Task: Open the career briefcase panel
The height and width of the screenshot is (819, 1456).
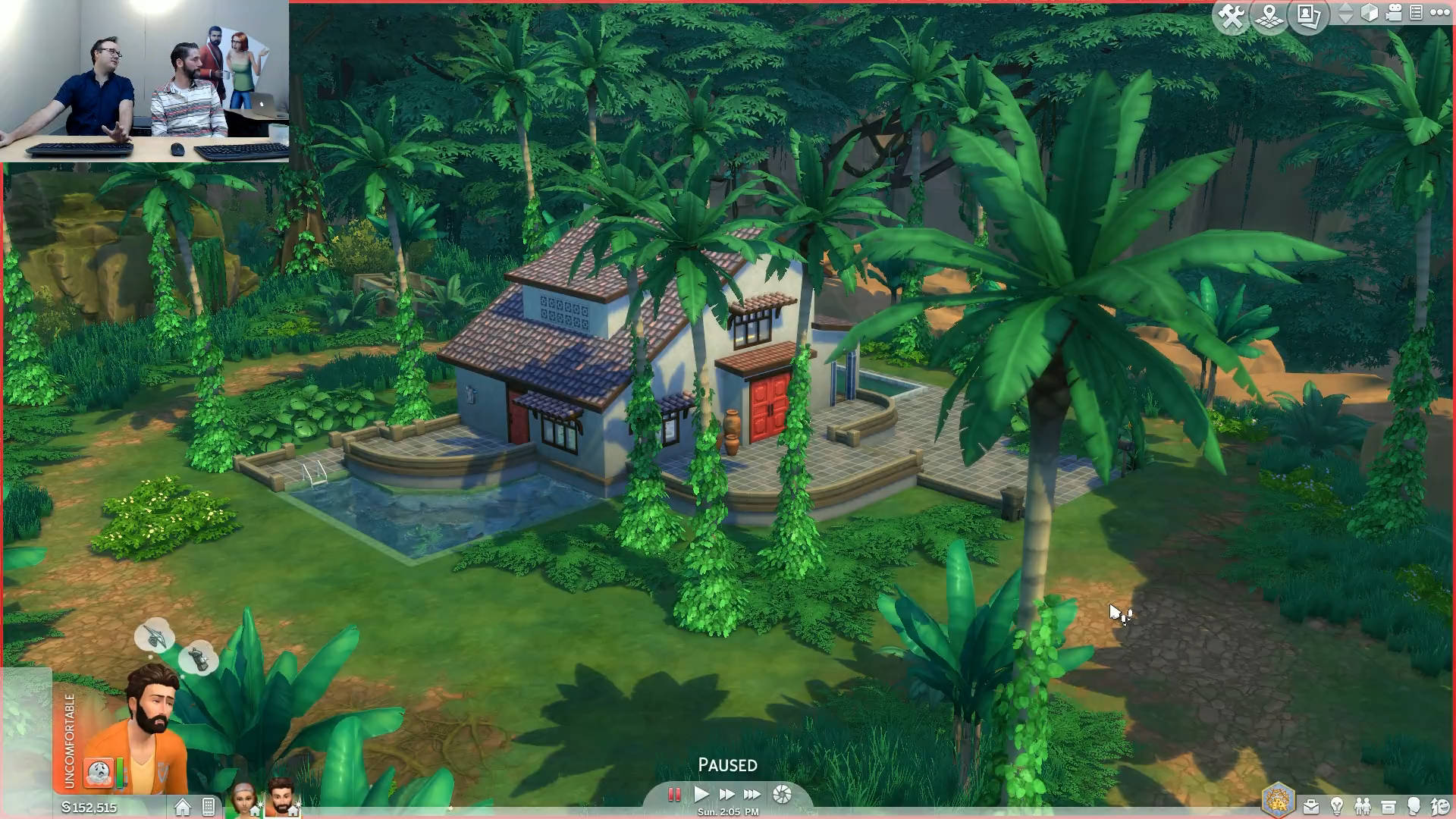Action: tap(1310, 806)
